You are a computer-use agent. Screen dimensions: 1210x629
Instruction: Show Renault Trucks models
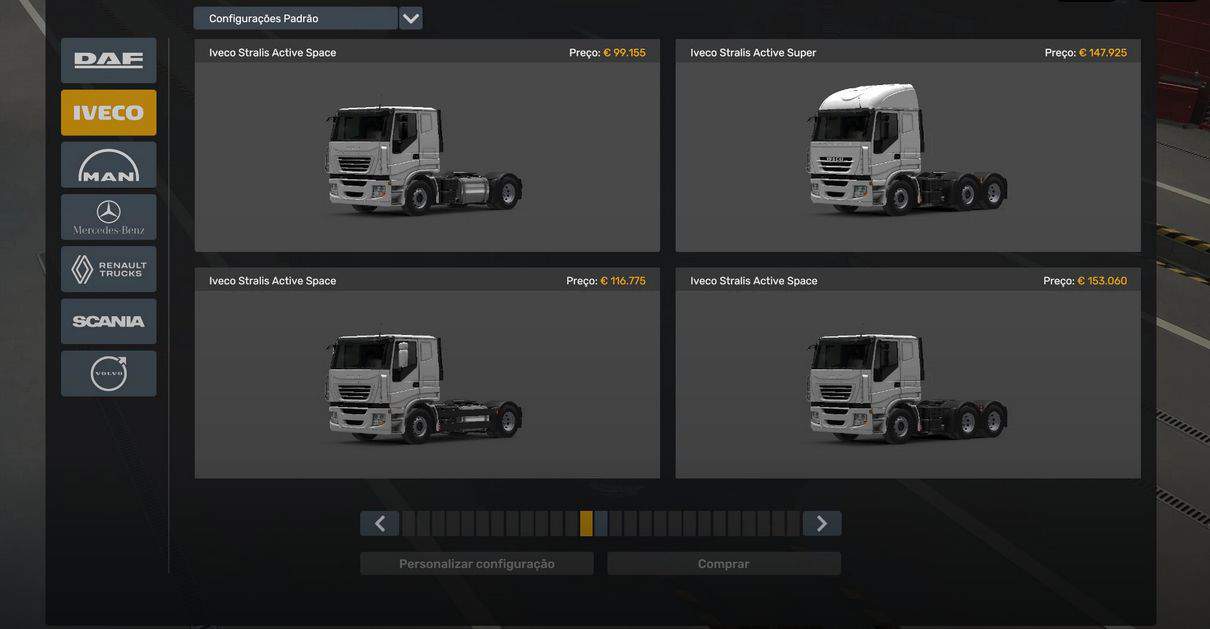tap(108, 269)
